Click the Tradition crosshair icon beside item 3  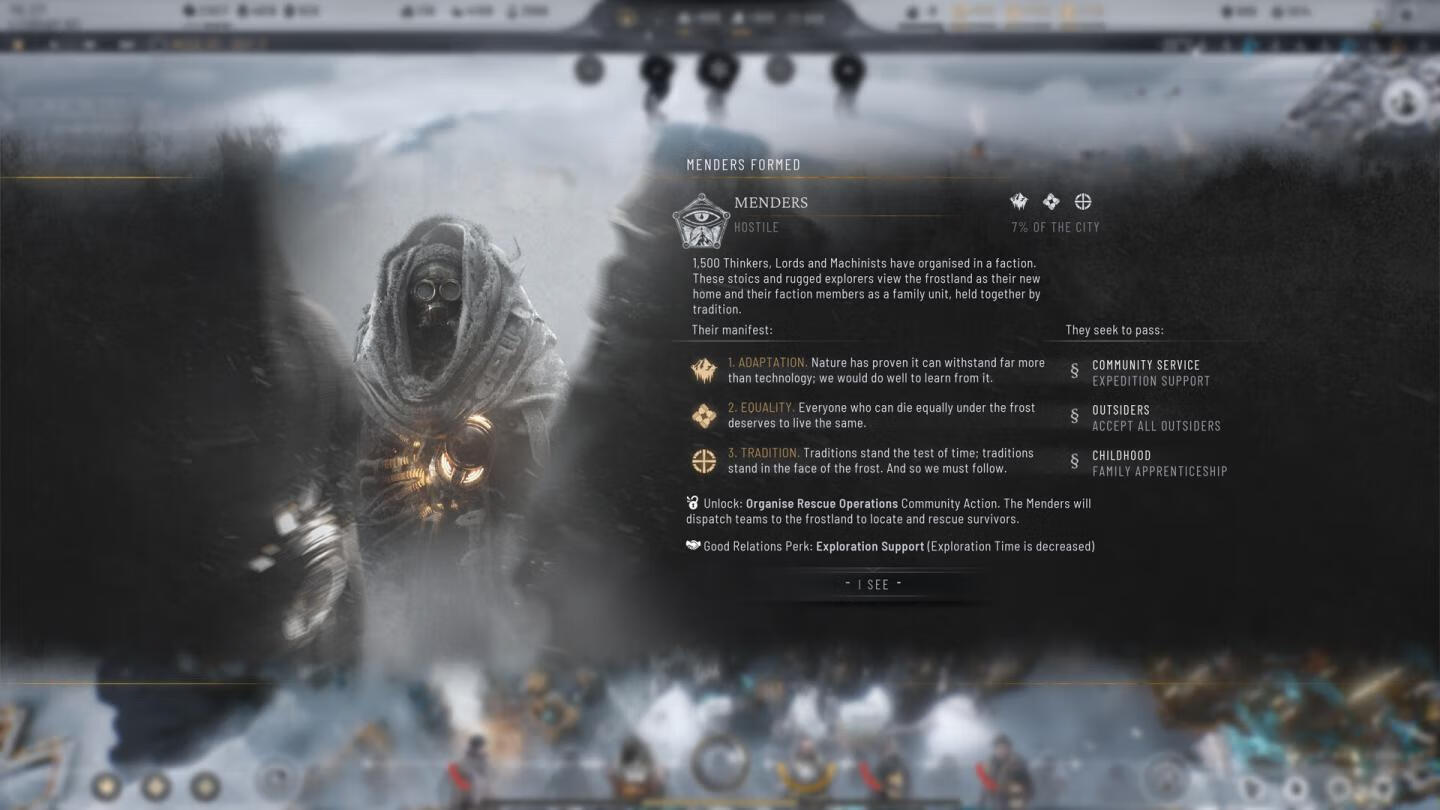pyautogui.click(x=704, y=461)
